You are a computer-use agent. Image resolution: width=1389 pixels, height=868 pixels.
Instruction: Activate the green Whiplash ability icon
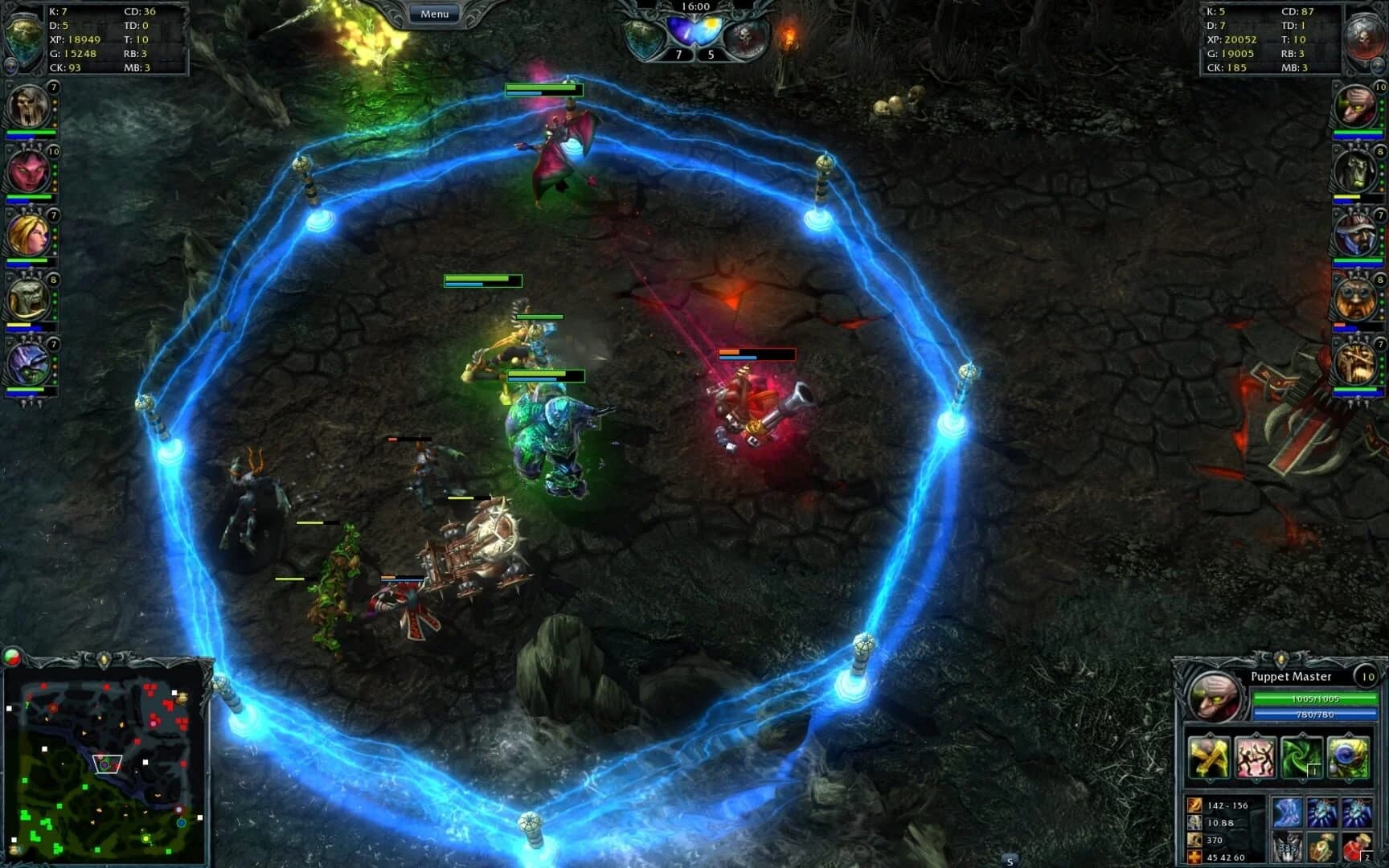pyautogui.click(x=1301, y=758)
